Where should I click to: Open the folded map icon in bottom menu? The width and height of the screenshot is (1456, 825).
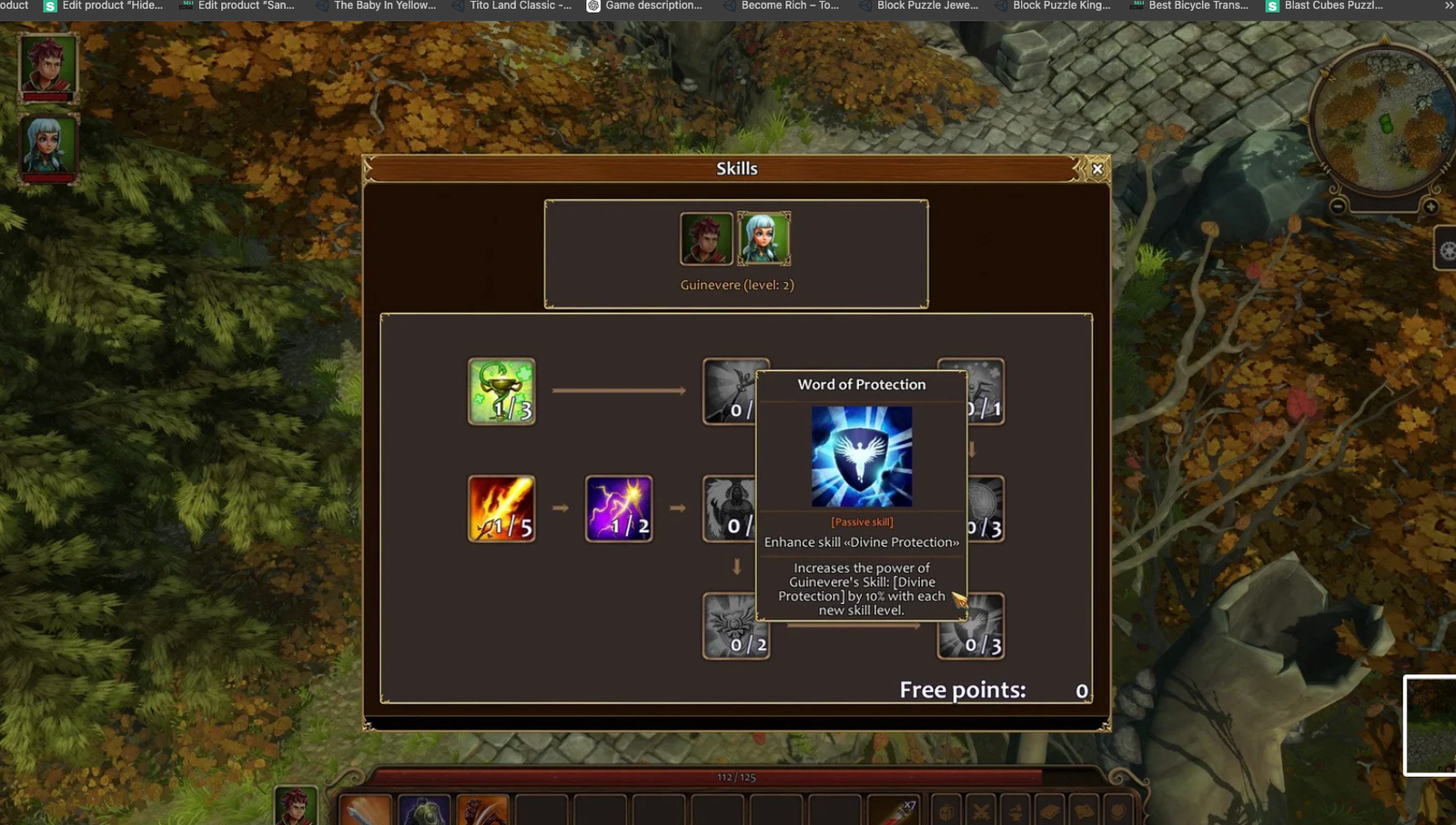(1085, 810)
